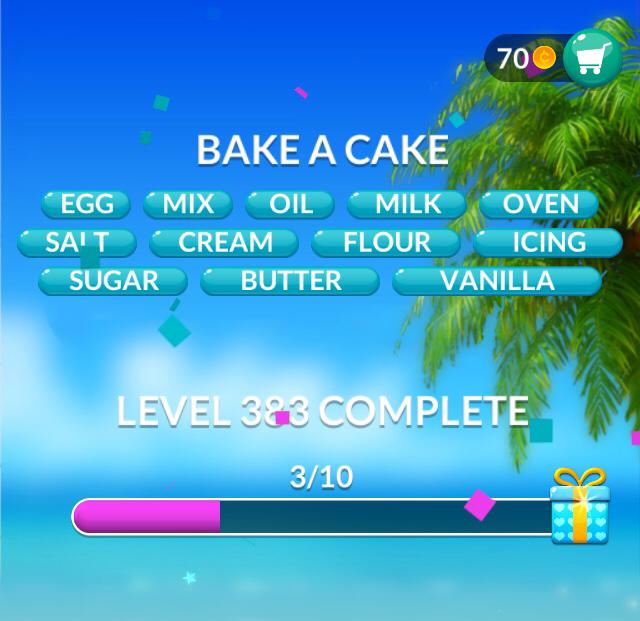
Task: Select the SUGAR word tile
Action: pos(113,280)
